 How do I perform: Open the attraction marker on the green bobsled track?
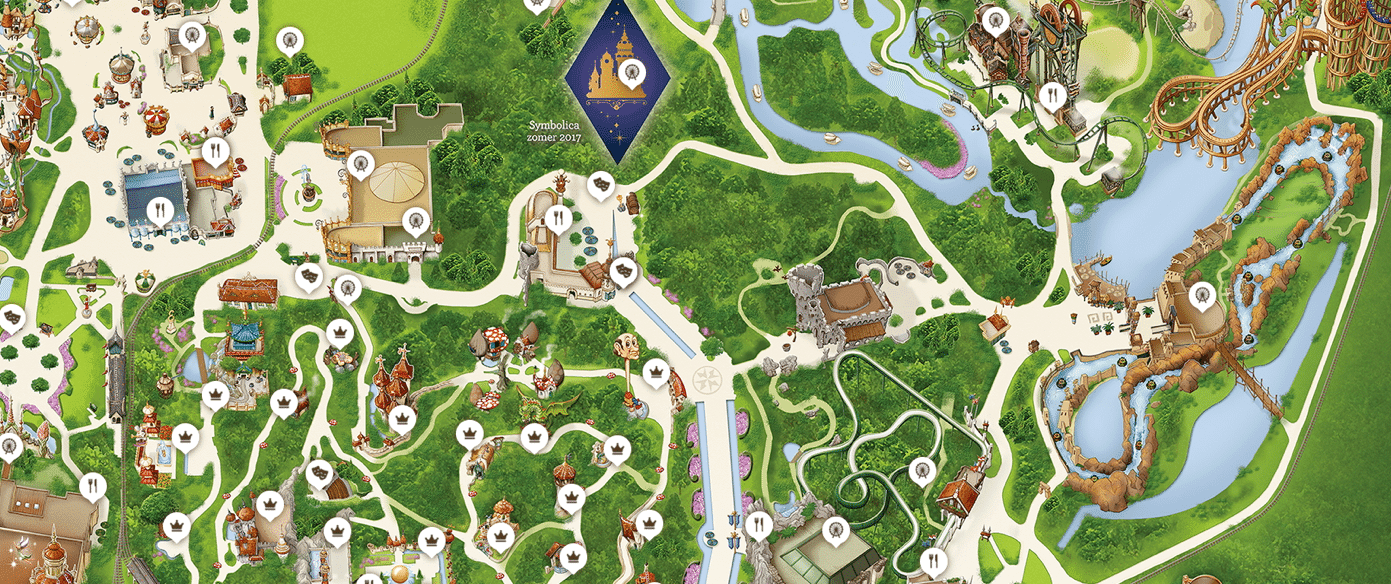coord(920,468)
